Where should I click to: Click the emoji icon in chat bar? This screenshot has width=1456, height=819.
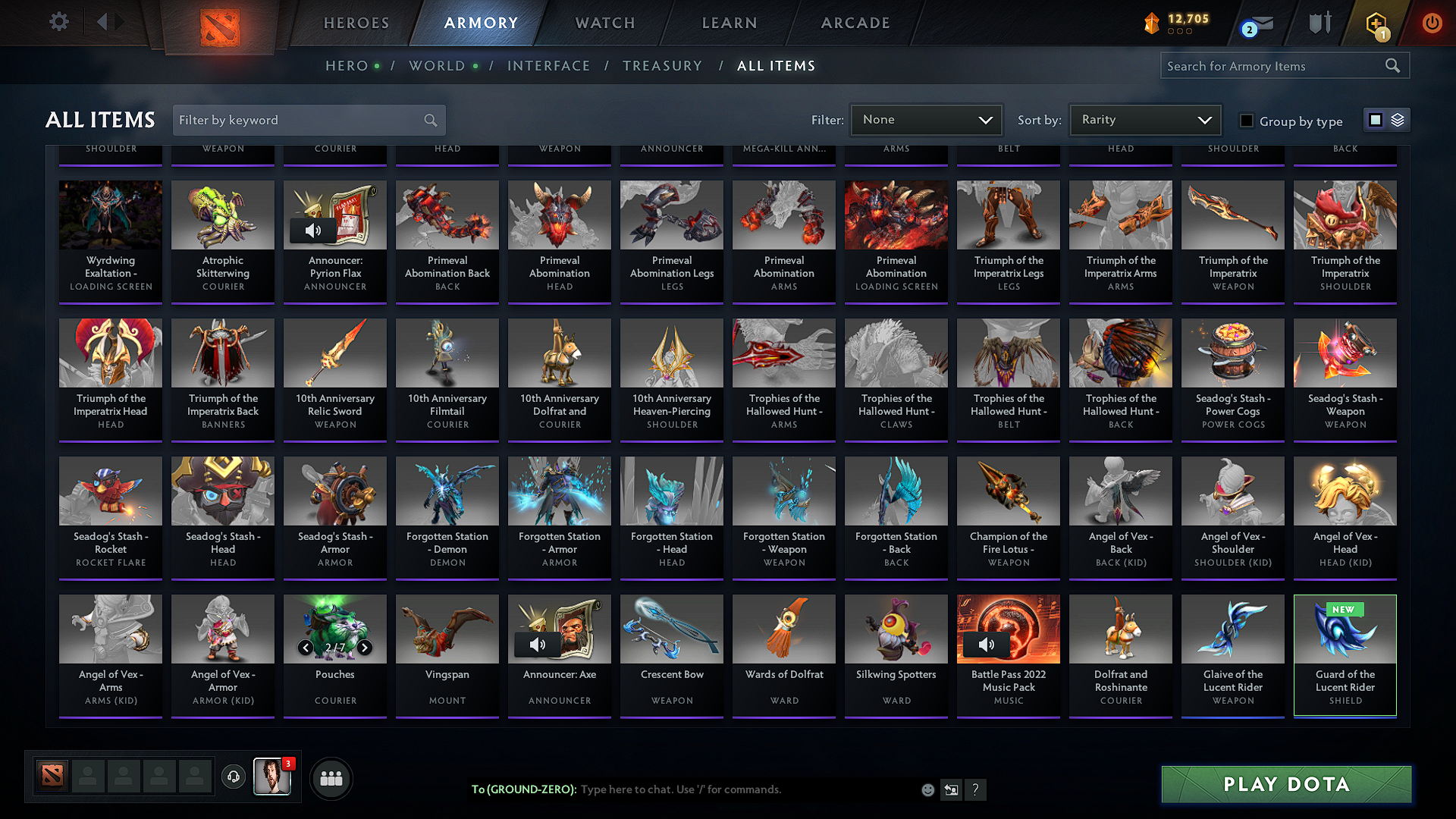[x=927, y=789]
